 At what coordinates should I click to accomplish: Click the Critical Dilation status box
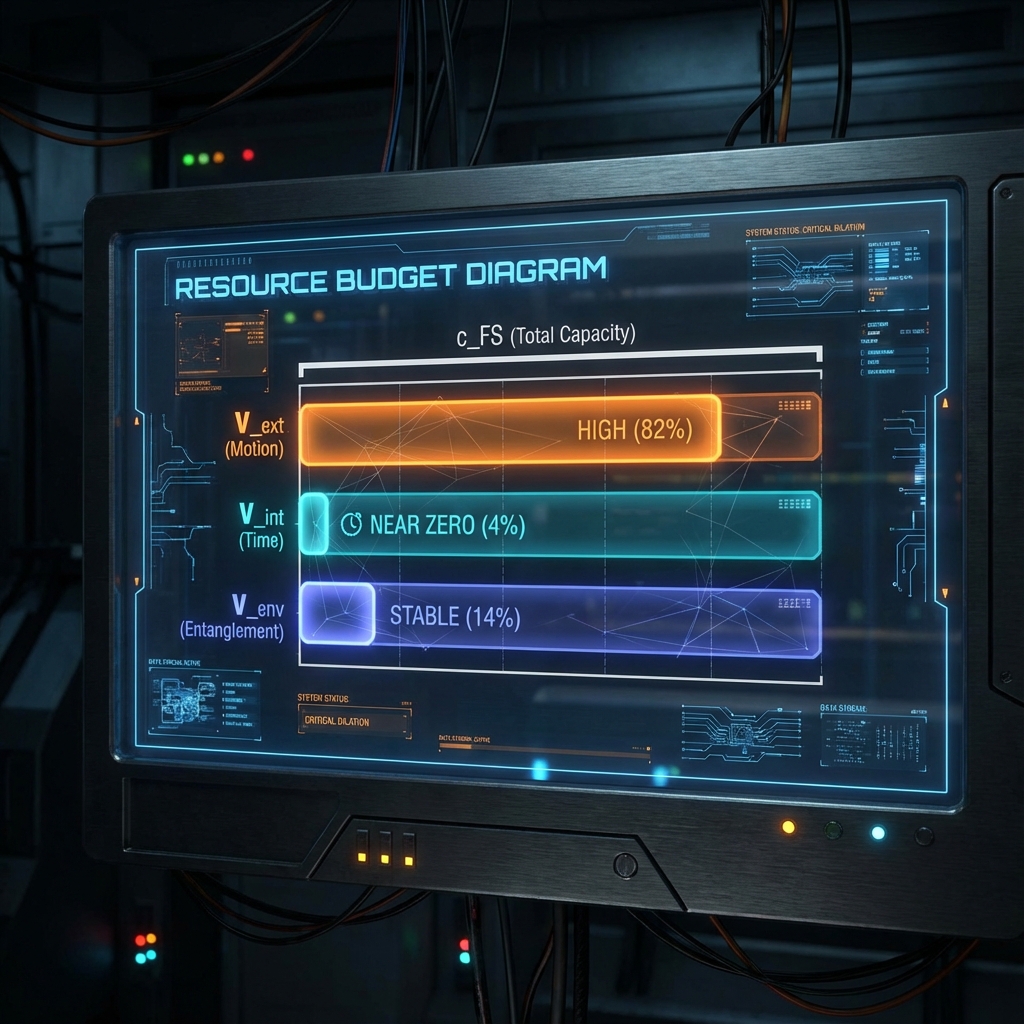coord(354,721)
